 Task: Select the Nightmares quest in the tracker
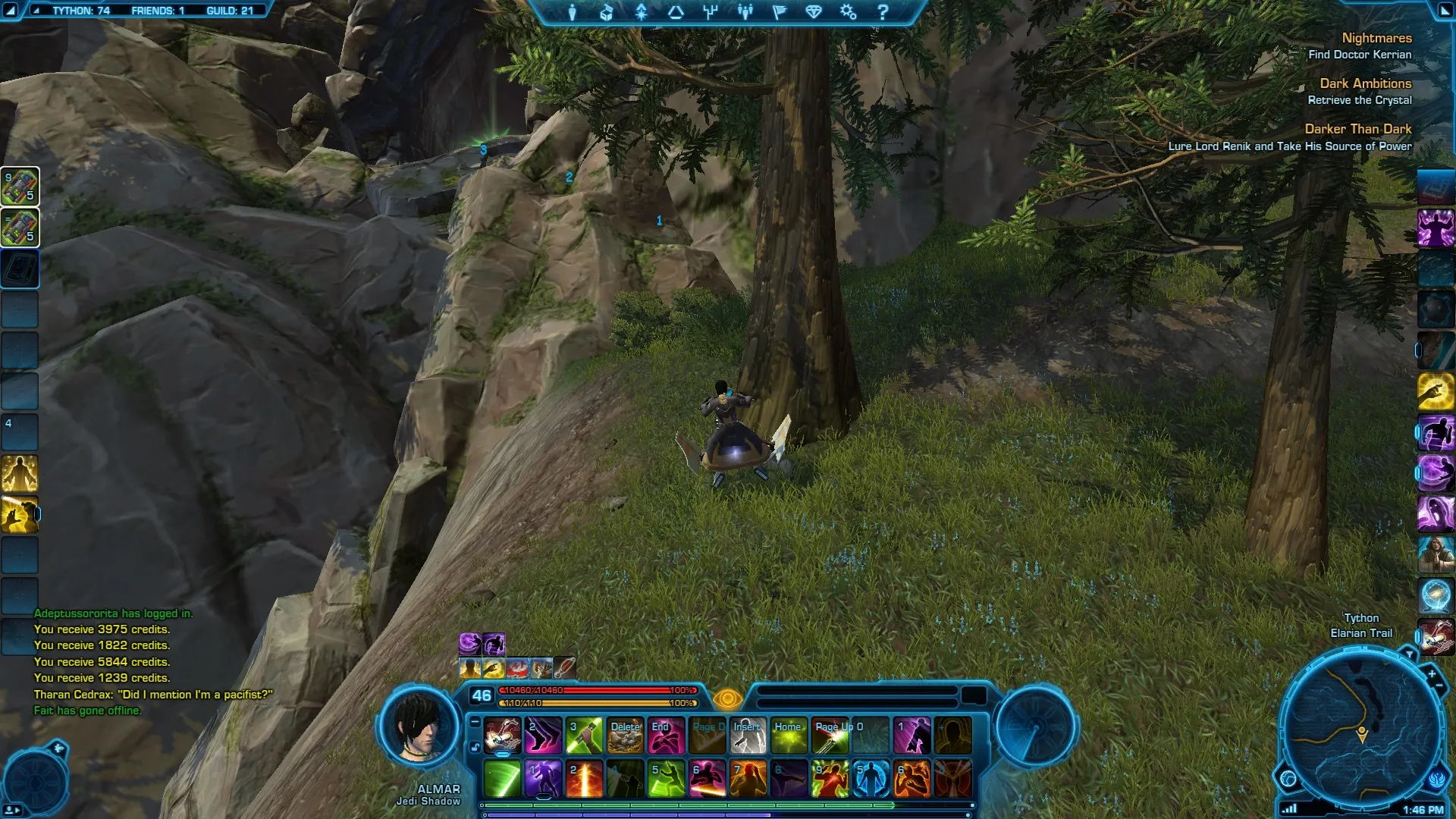pyautogui.click(x=1376, y=38)
